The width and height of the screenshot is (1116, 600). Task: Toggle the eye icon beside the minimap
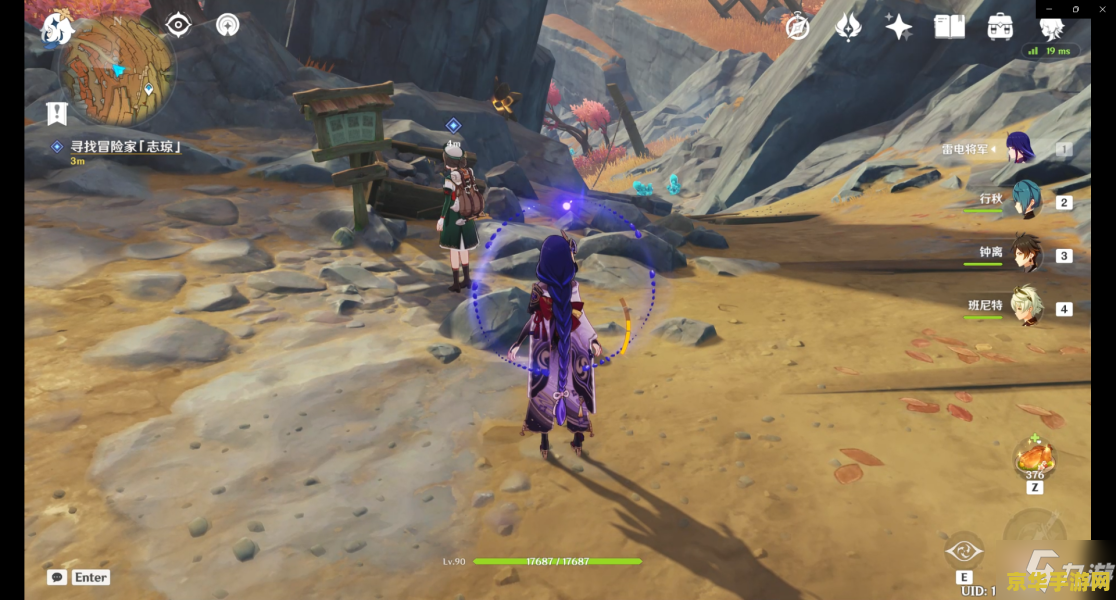click(x=178, y=25)
